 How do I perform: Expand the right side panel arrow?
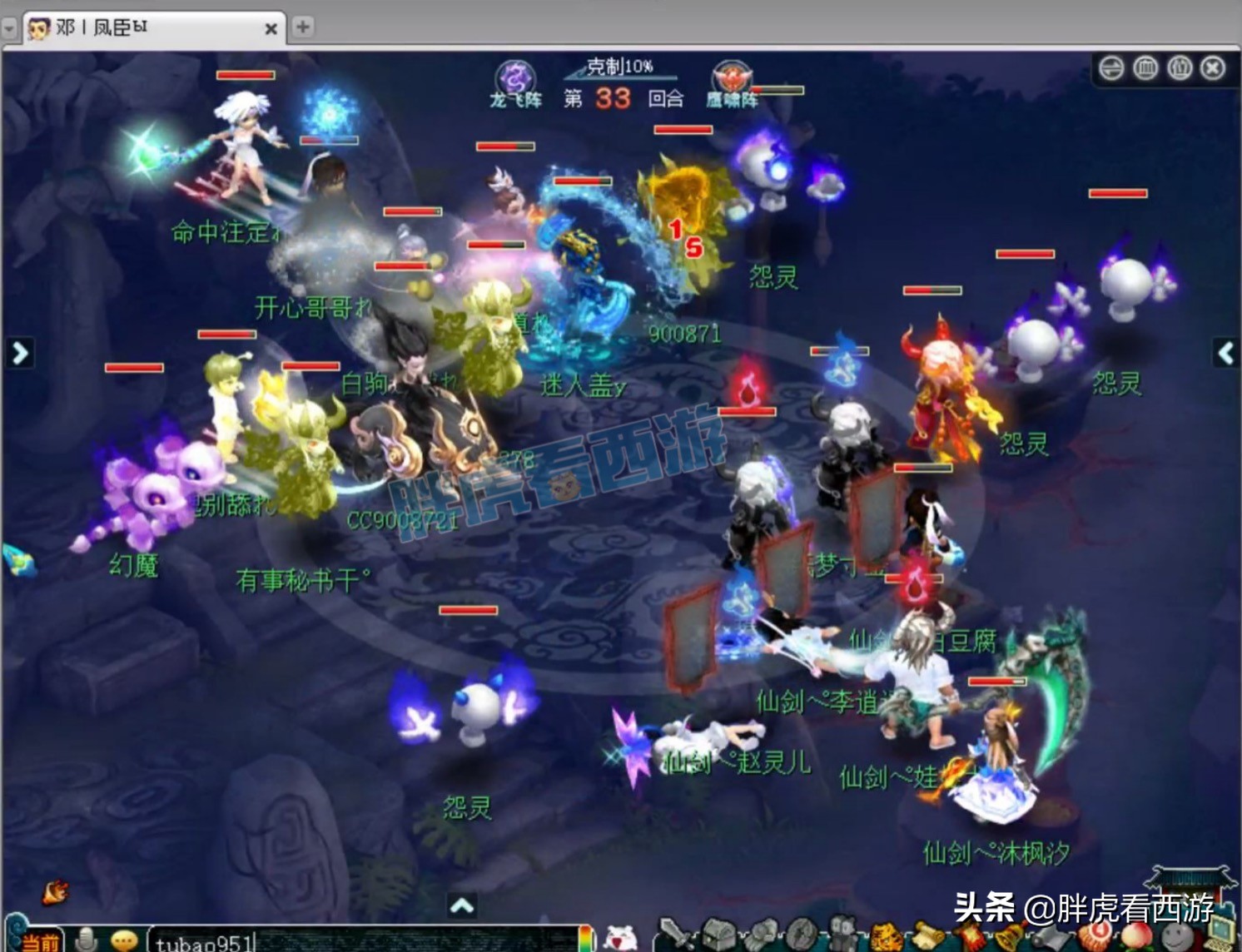1225,353
